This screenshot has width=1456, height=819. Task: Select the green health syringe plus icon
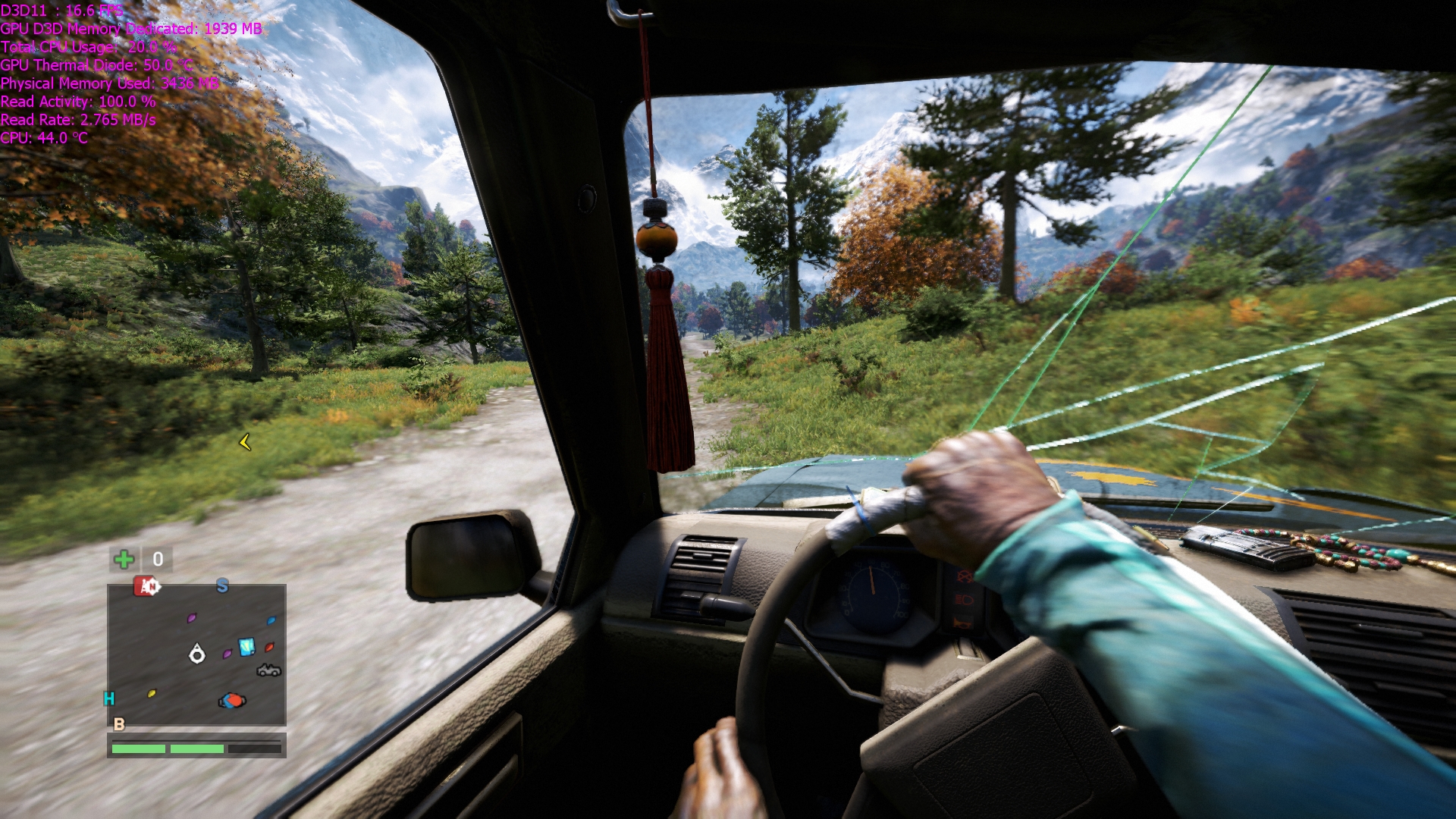pyautogui.click(x=124, y=560)
